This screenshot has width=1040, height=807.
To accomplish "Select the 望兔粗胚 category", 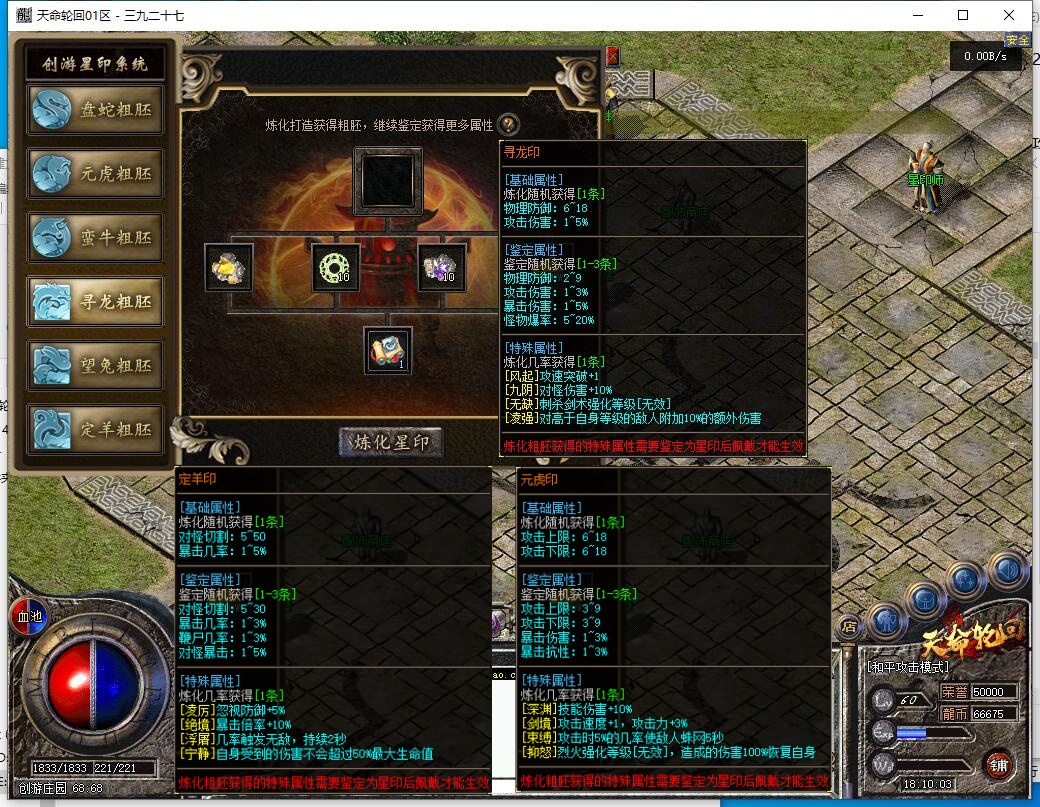I will 95,366.
